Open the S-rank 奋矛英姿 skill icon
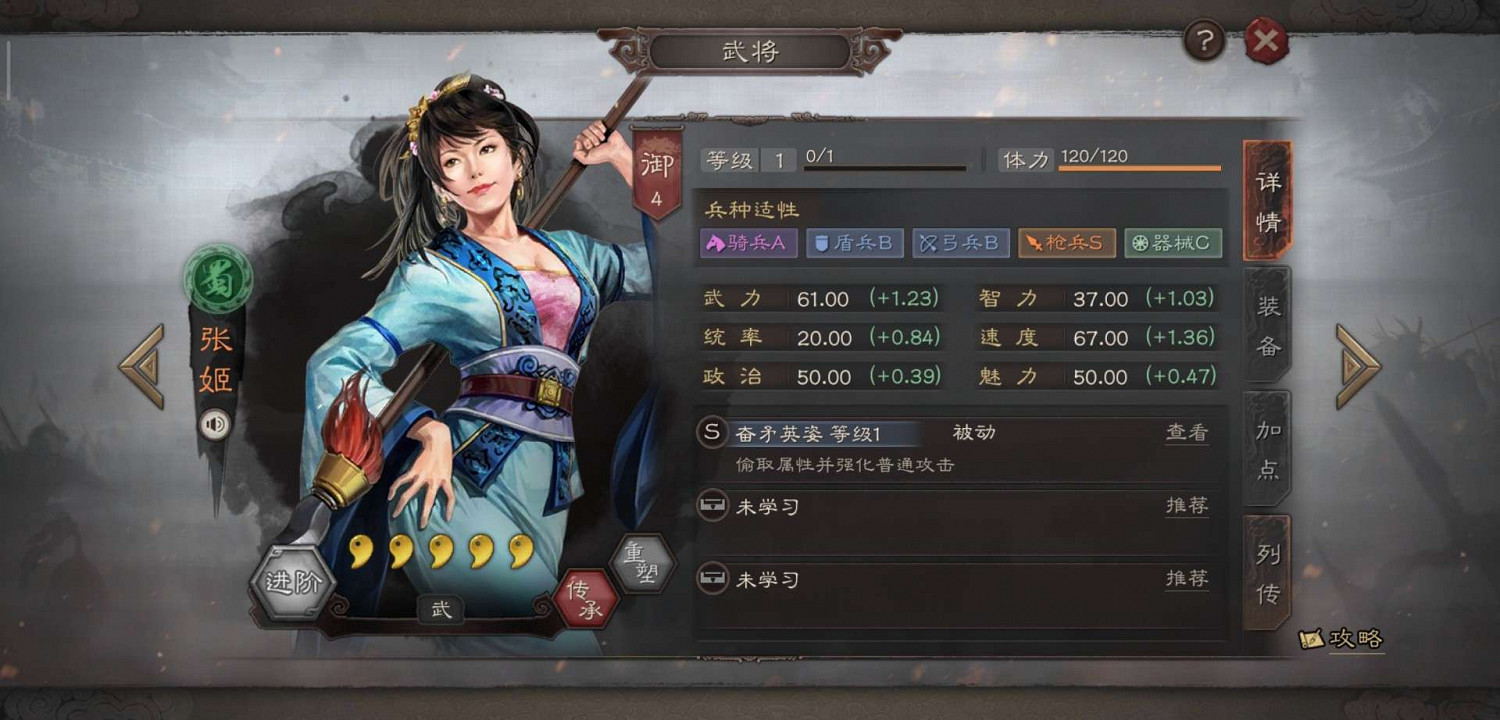The height and width of the screenshot is (720, 1500). coord(712,432)
